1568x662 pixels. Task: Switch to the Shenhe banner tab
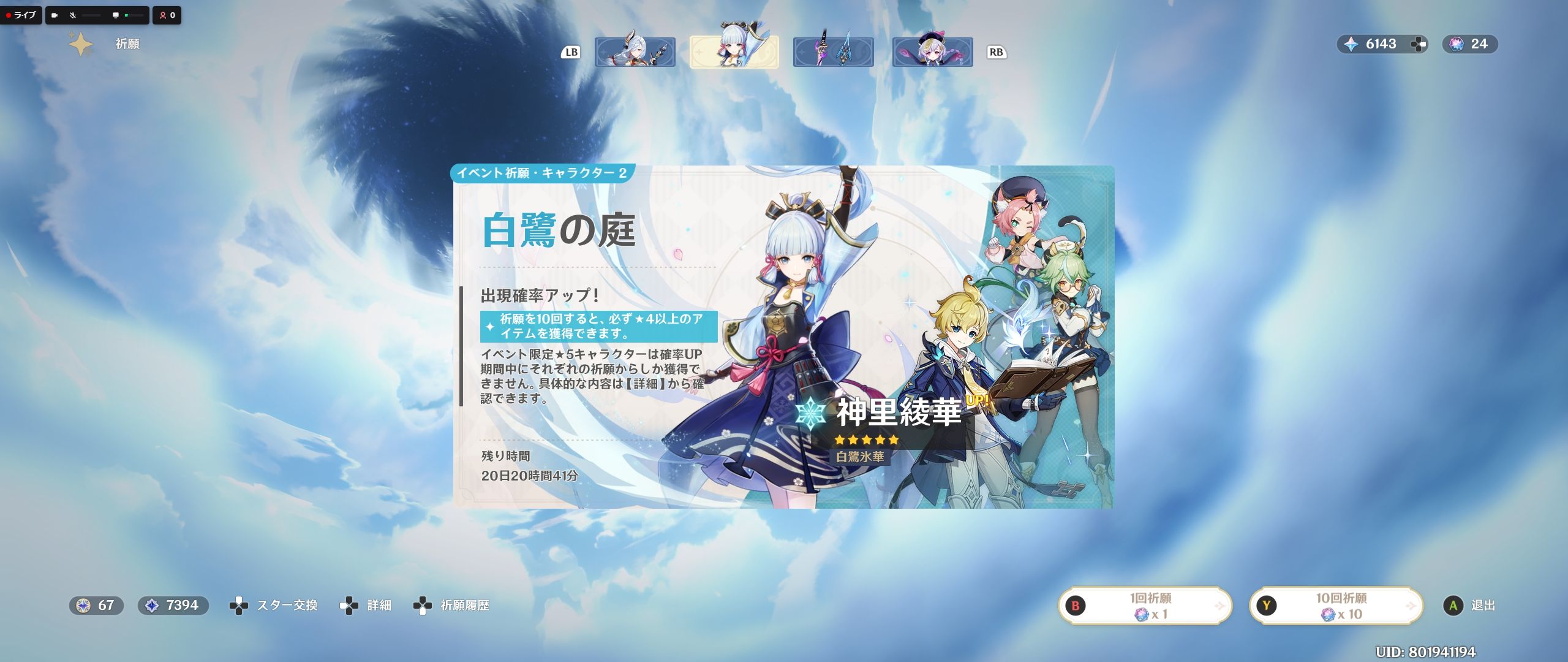pyautogui.click(x=635, y=52)
